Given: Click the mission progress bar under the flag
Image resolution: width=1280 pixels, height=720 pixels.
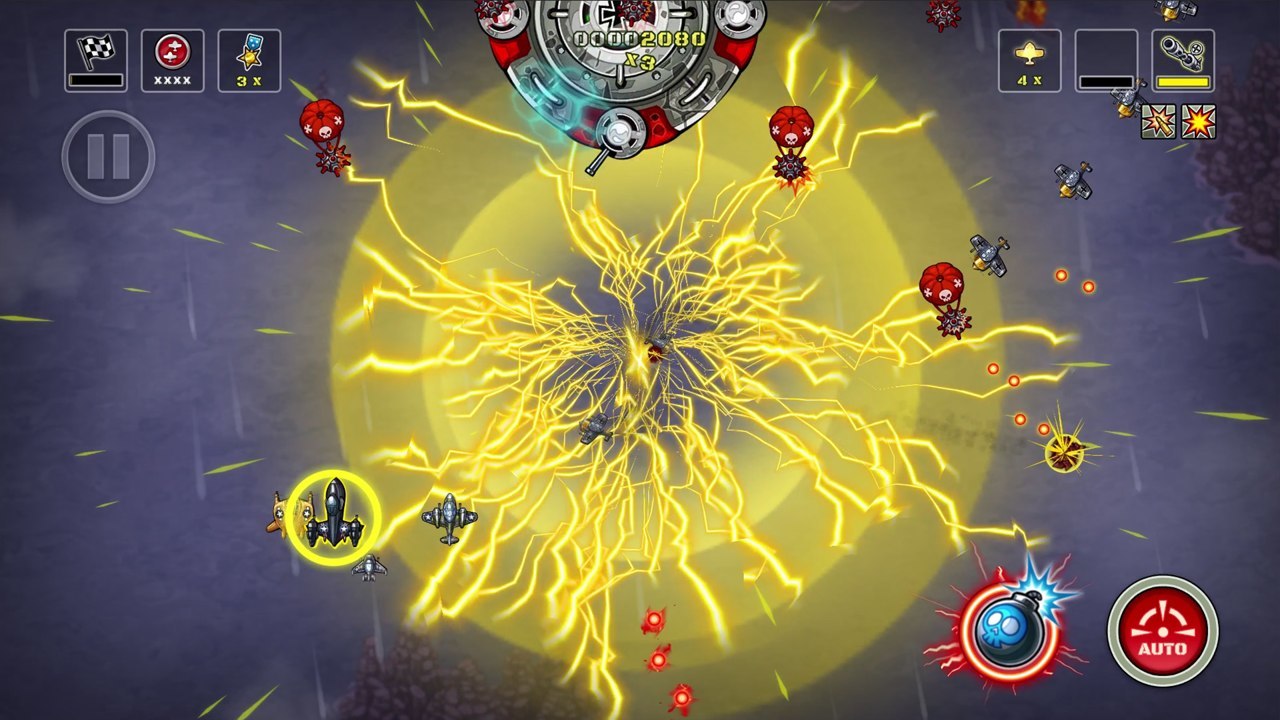Looking at the screenshot, I should pos(96,77).
